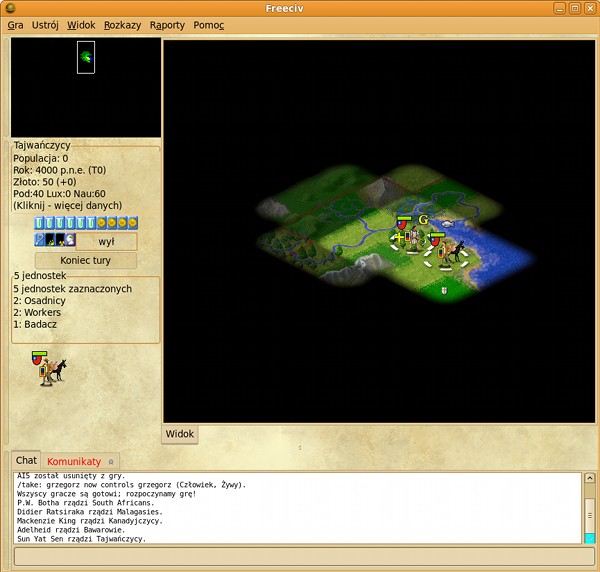Open the Widok menu in the menu bar
Screen dimensions: 600x572
click(81, 25)
